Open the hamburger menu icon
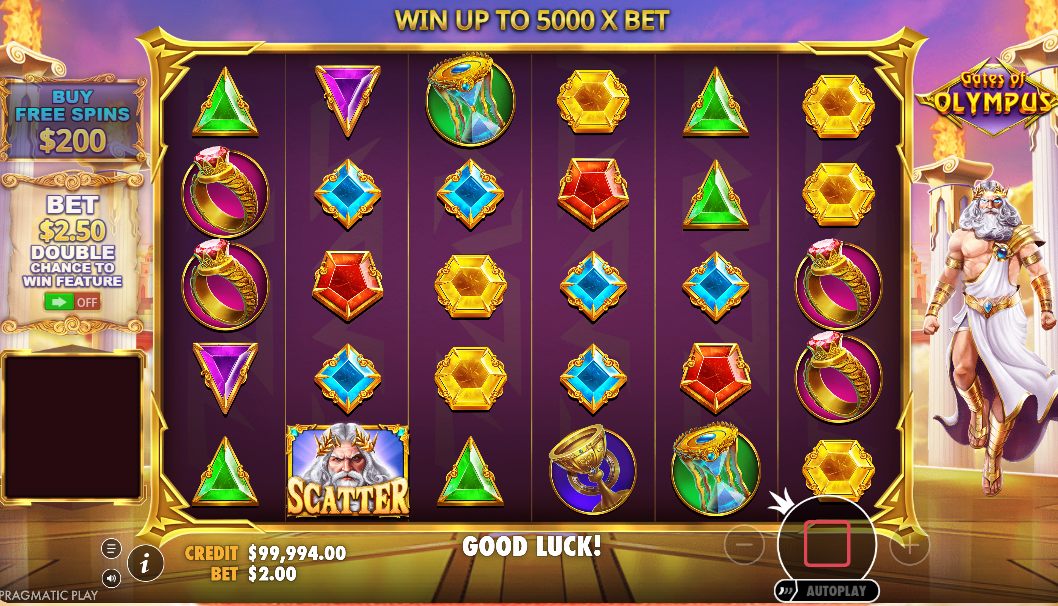 click(x=111, y=548)
